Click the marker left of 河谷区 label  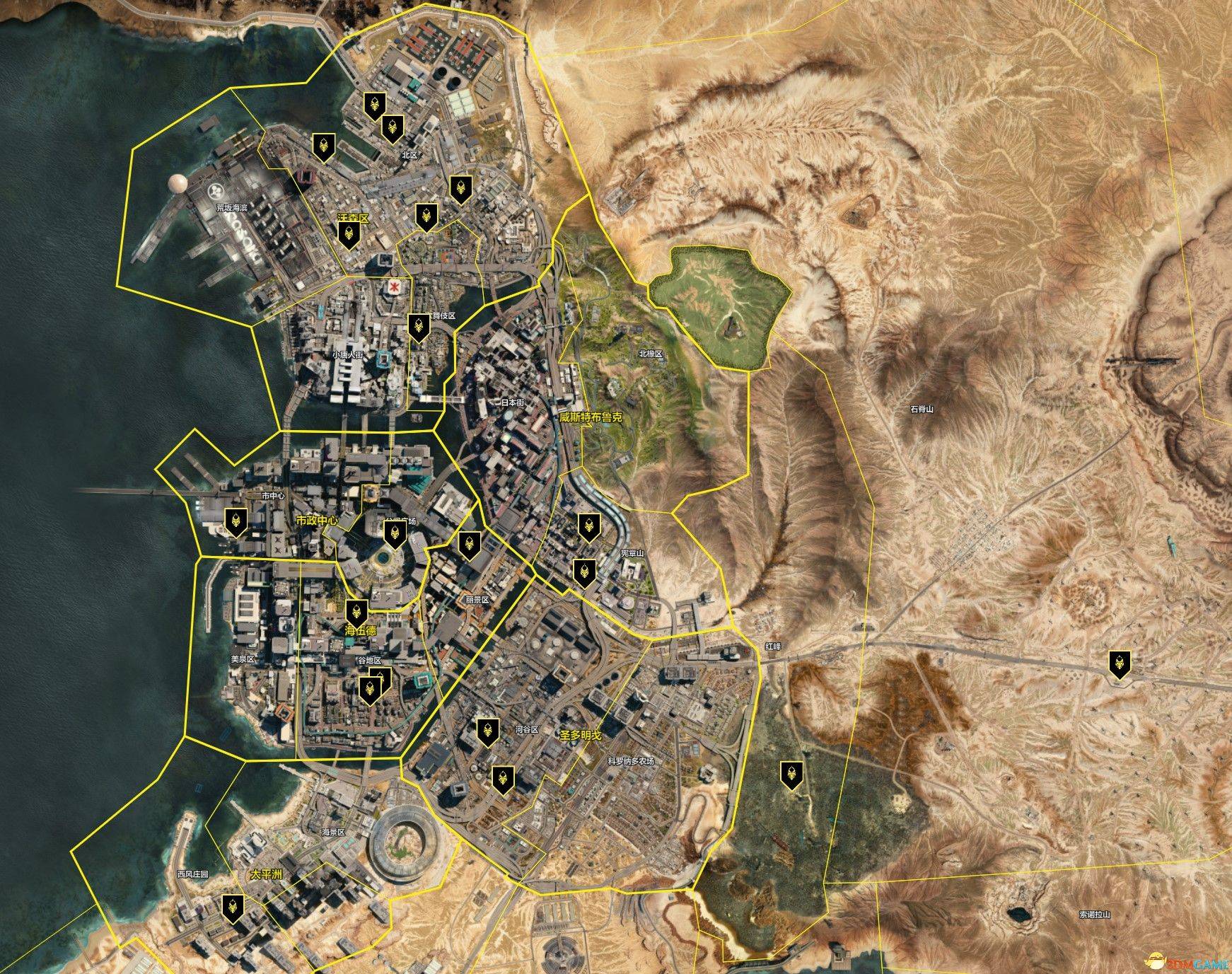[x=486, y=731]
